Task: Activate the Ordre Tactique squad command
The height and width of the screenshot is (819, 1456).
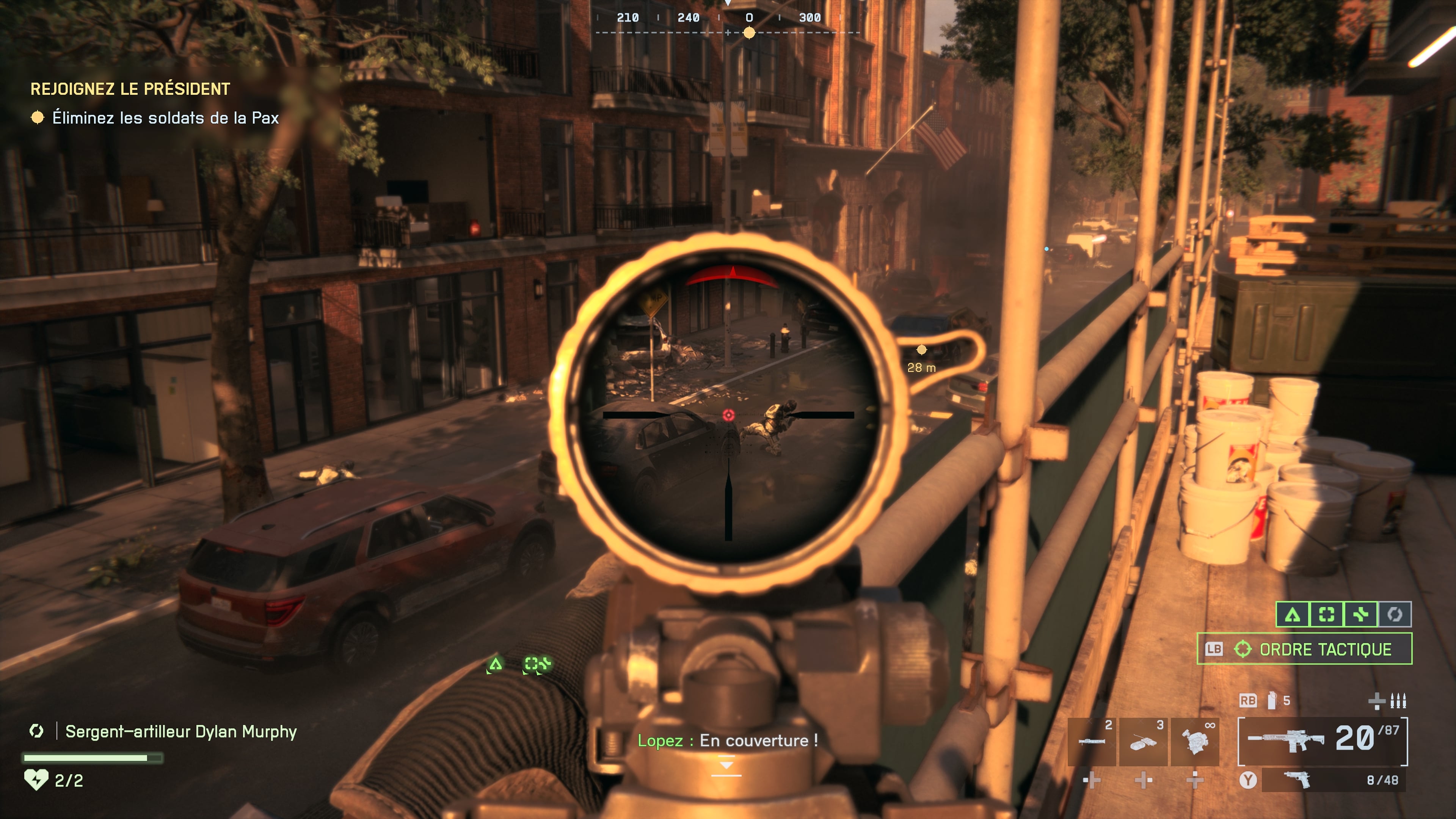Action: (x=1304, y=649)
